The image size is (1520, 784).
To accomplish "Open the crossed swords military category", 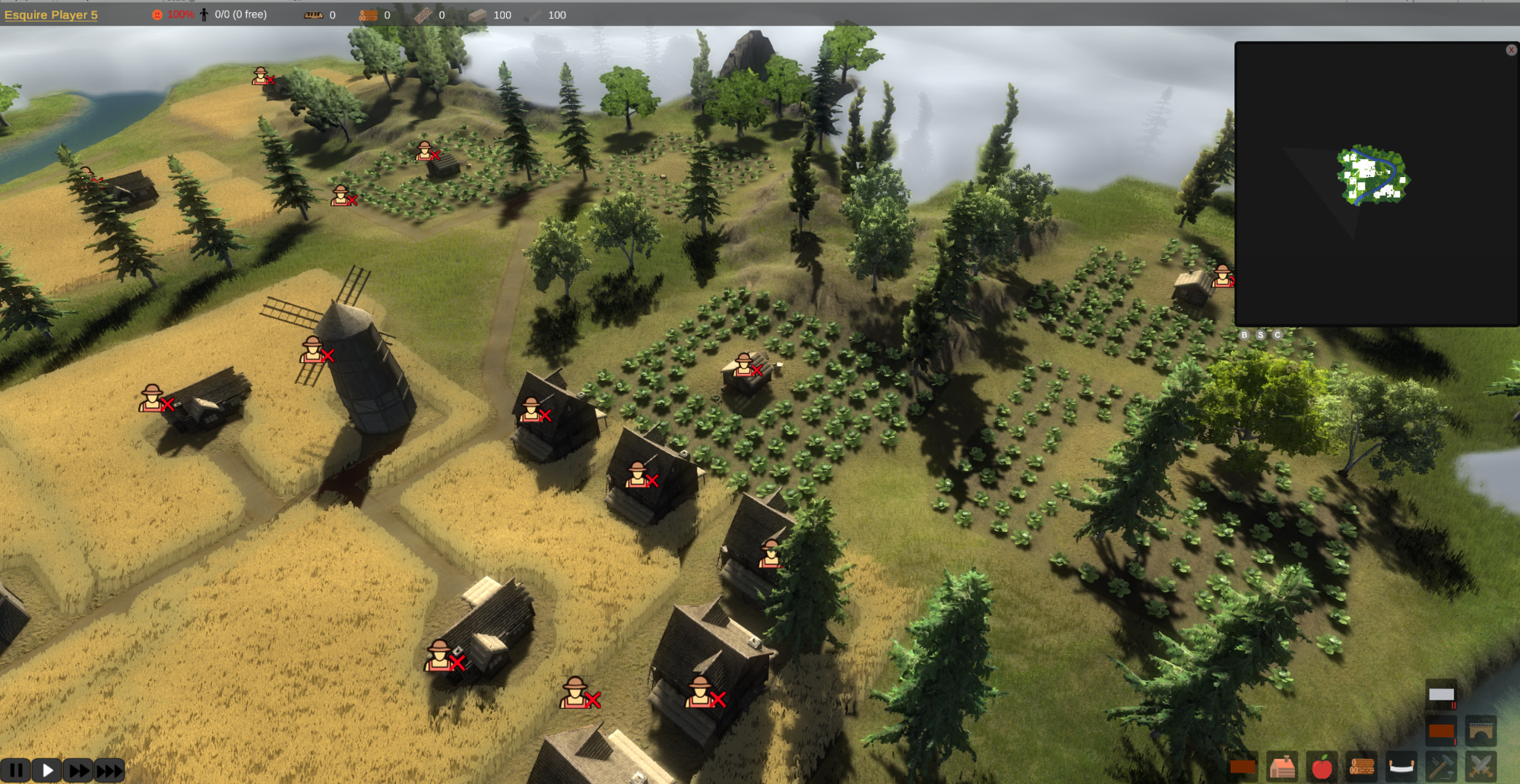I will point(1480,767).
